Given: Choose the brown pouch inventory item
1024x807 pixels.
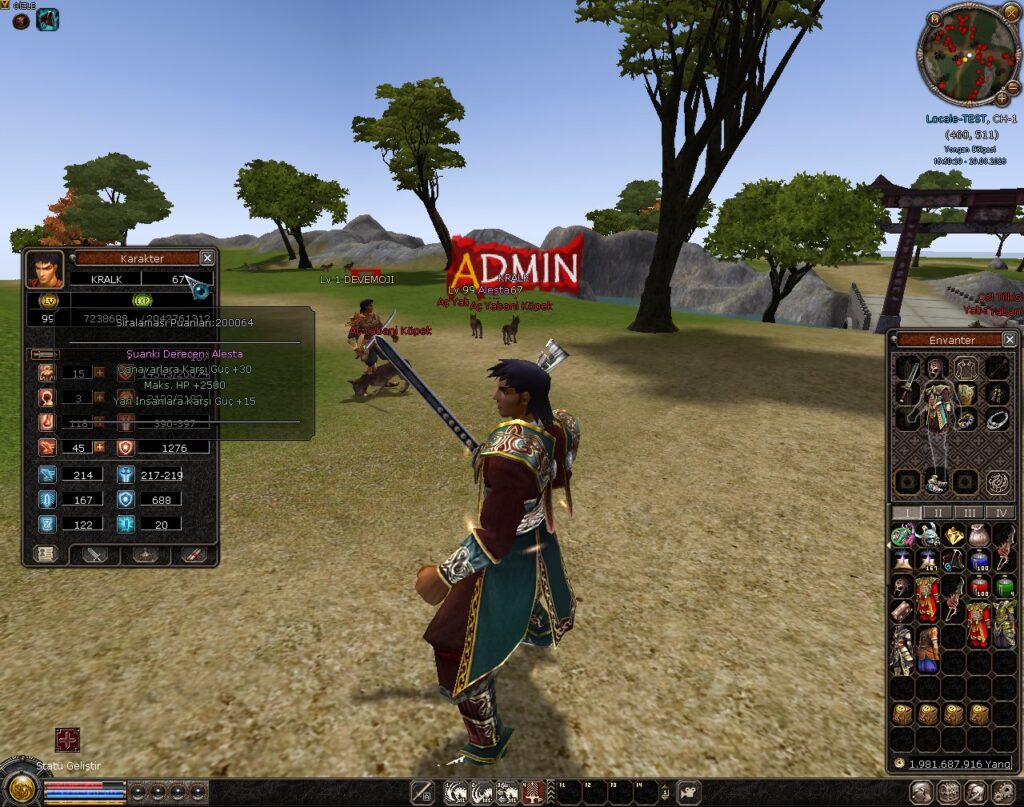Looking at the screenshot, I should pos(978,536).
